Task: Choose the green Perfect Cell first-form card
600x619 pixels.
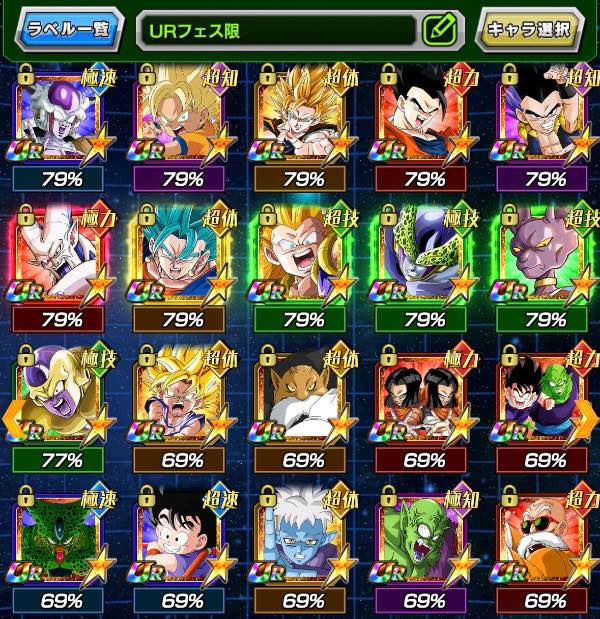Action: click(55, 538)
